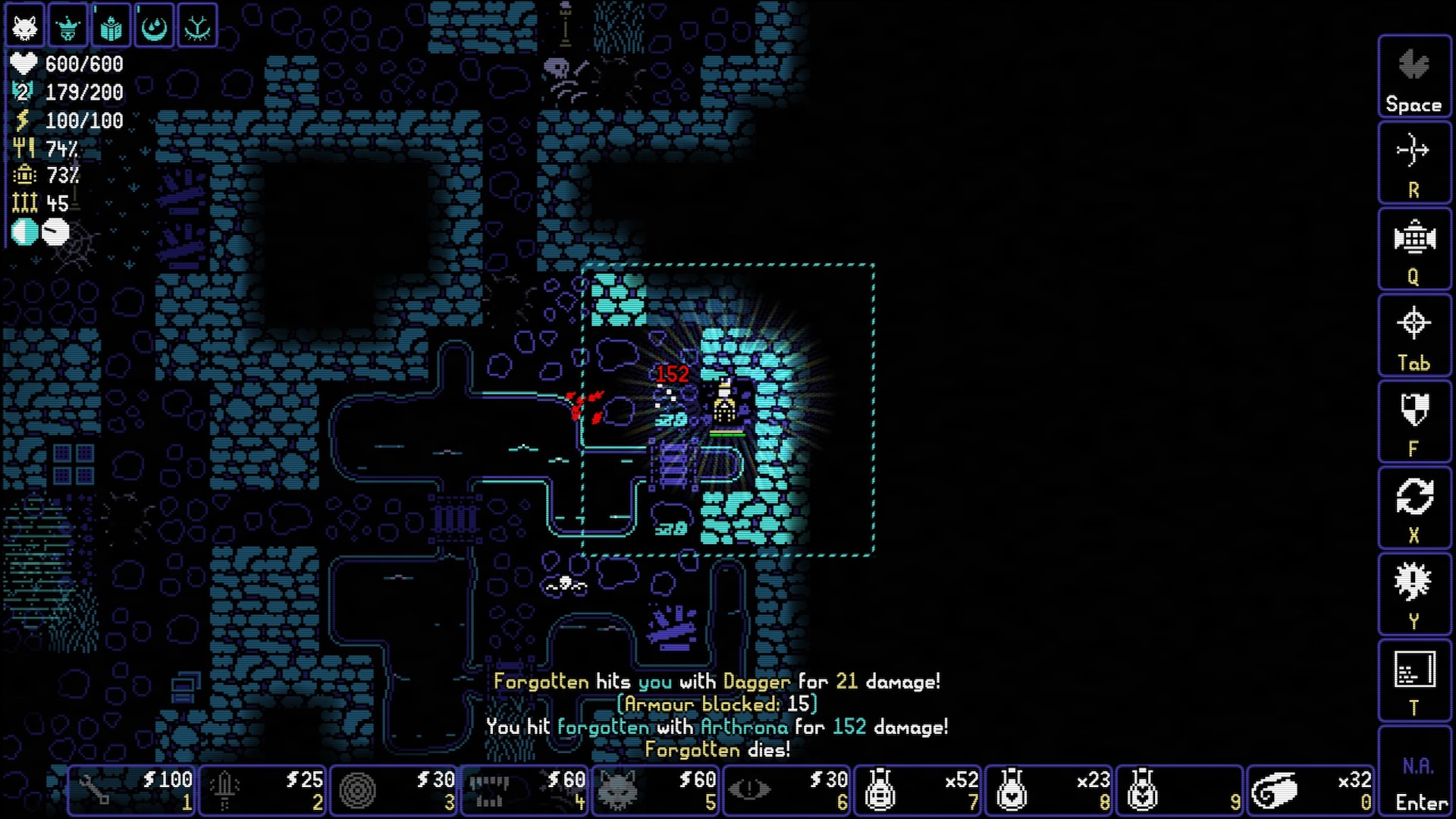Image resolution: width=1456 pixels, height=819 pixels.
Task: Select the wolf head icon
Action: (24, 27)
